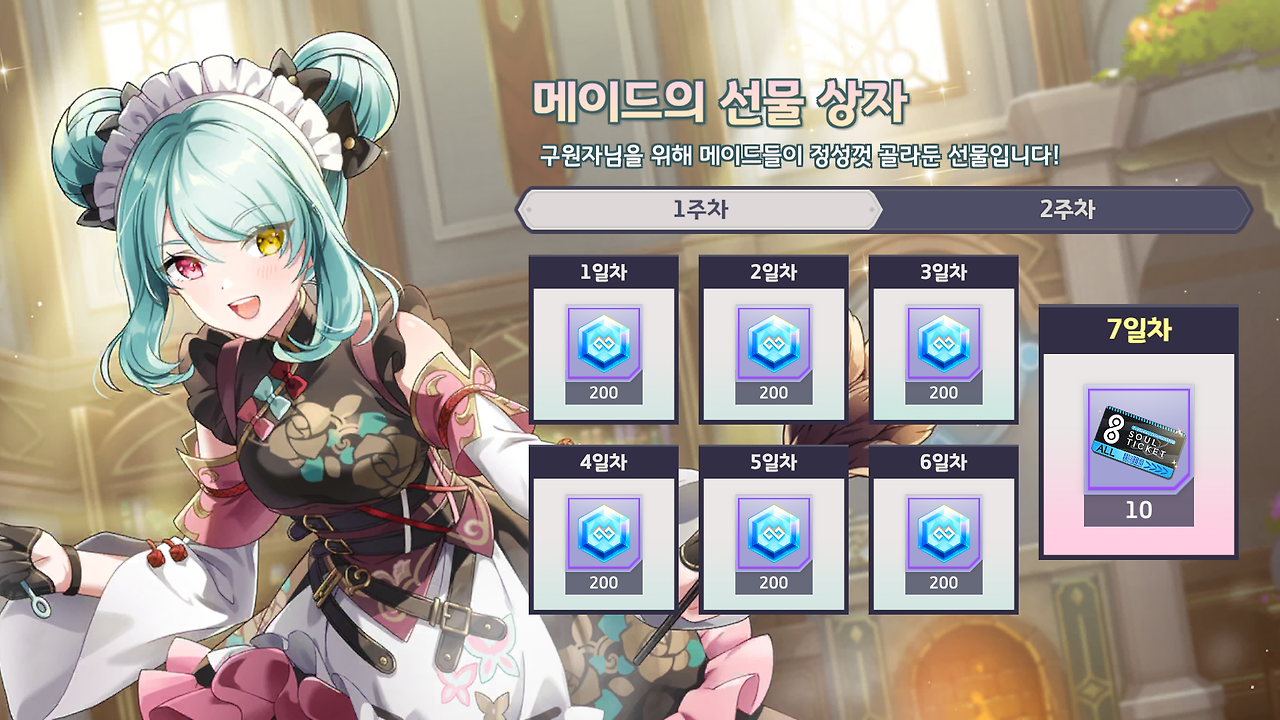Click the 3일차 card label

tap(944, 270)
